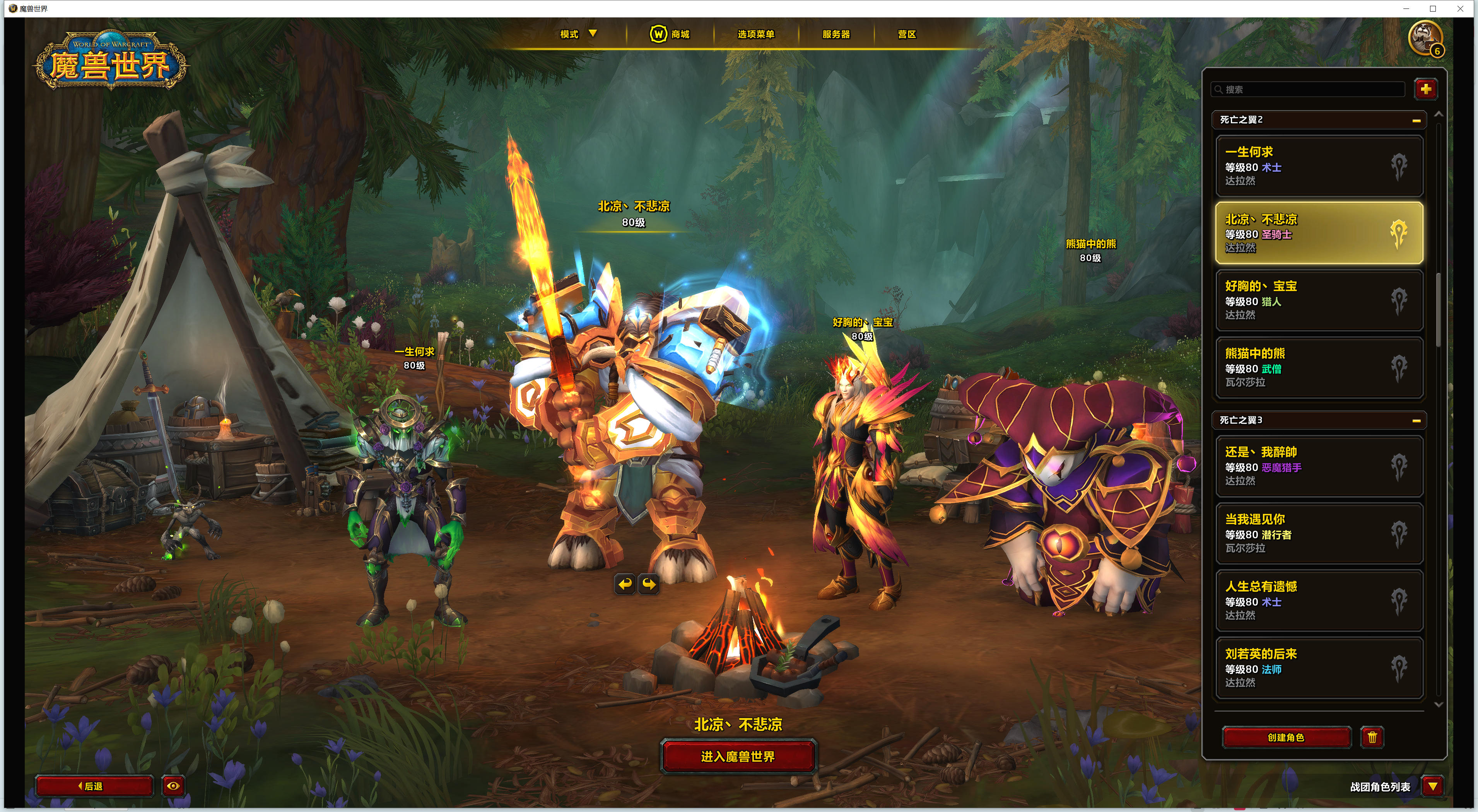The width and height of the screenshot is (1478, 812).
Task: Select mage character 刘若英的后来
Action: [1319, 667]
